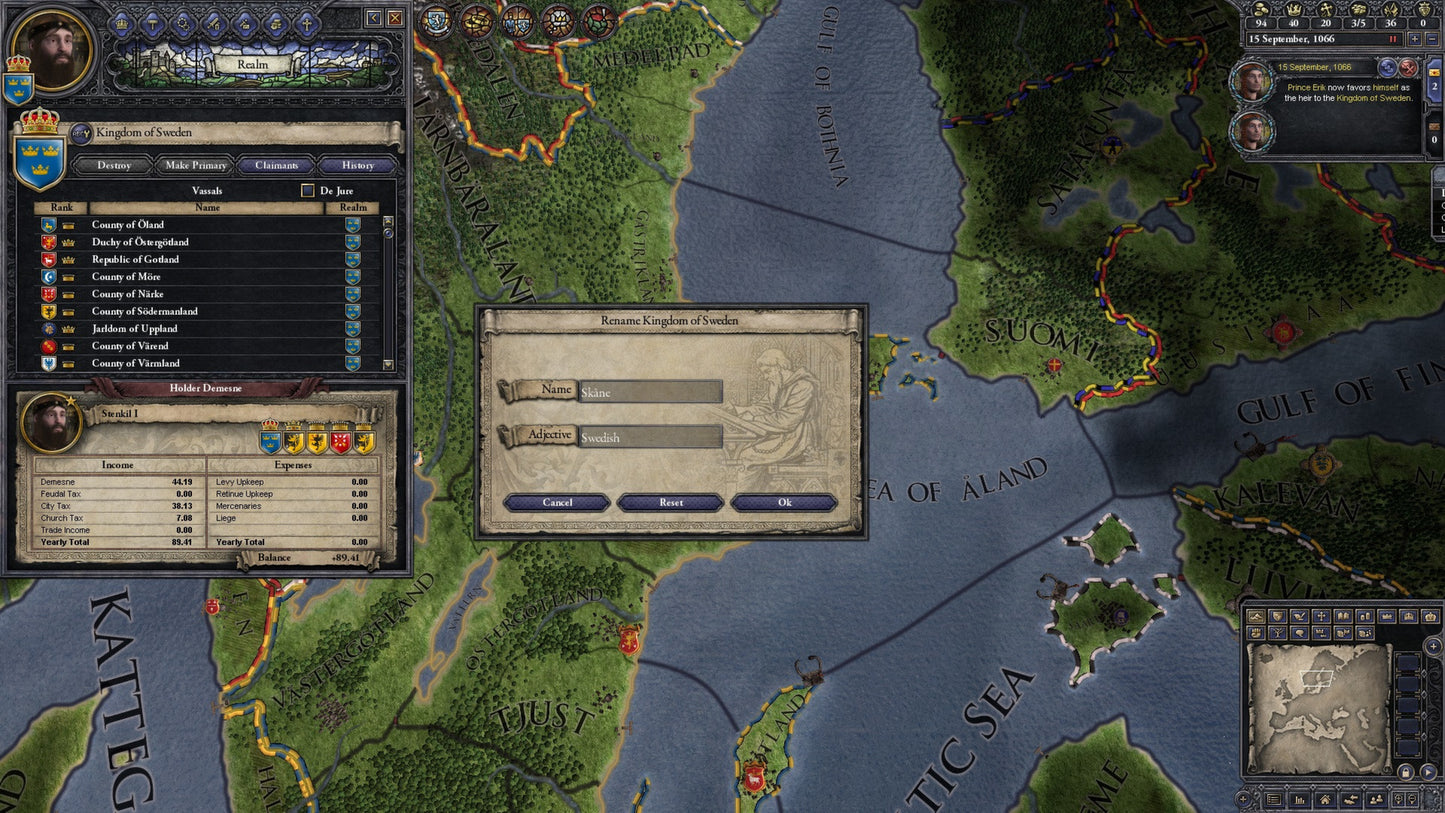Expand message log with plus button above slots
The image size is (1445, 813).
[x=1432, y=646]
